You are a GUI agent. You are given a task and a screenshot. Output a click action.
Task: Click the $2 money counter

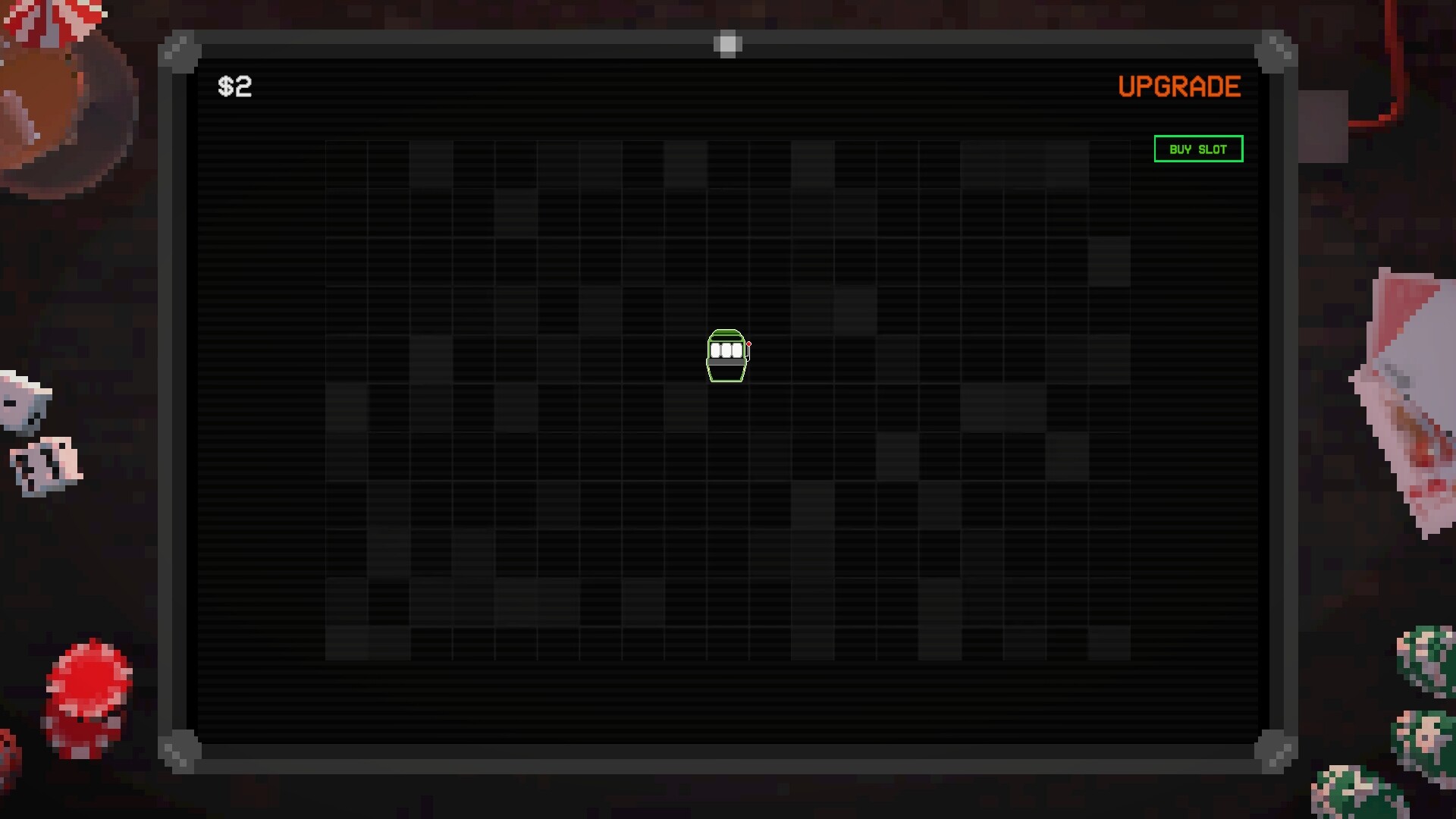pyautogui.click(x=235, y=86)
